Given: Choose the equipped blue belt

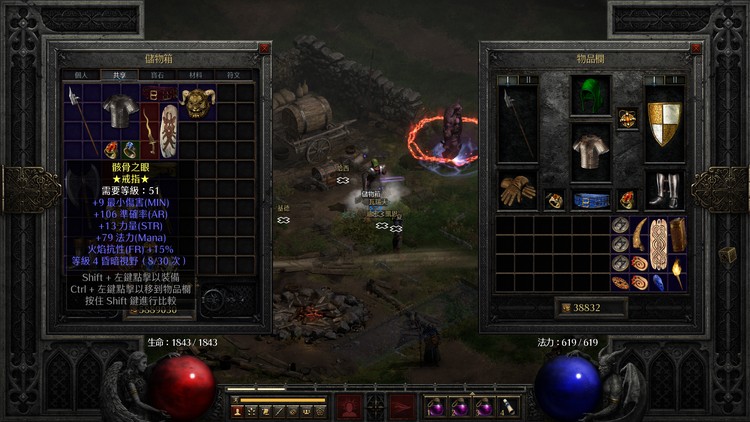Looking at the screenshot, I should click(x=590, y=199).
